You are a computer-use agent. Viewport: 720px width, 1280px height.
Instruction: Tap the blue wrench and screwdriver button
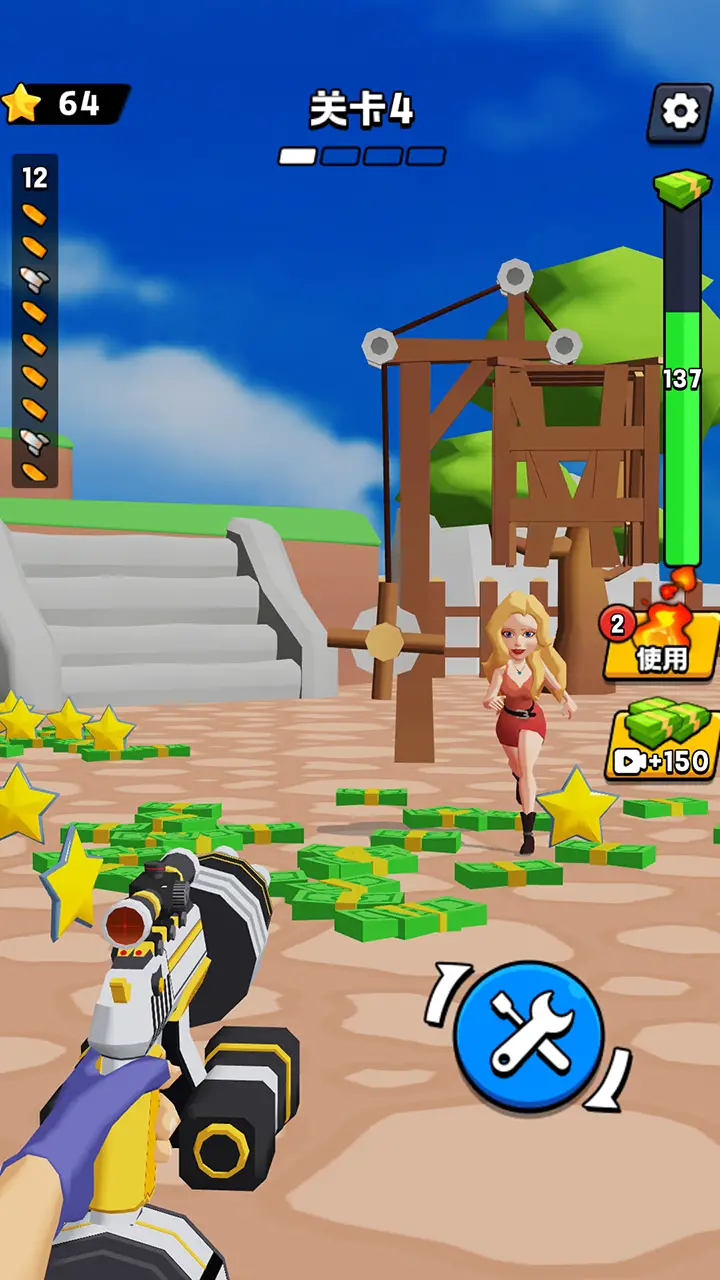coord(529,1036)
